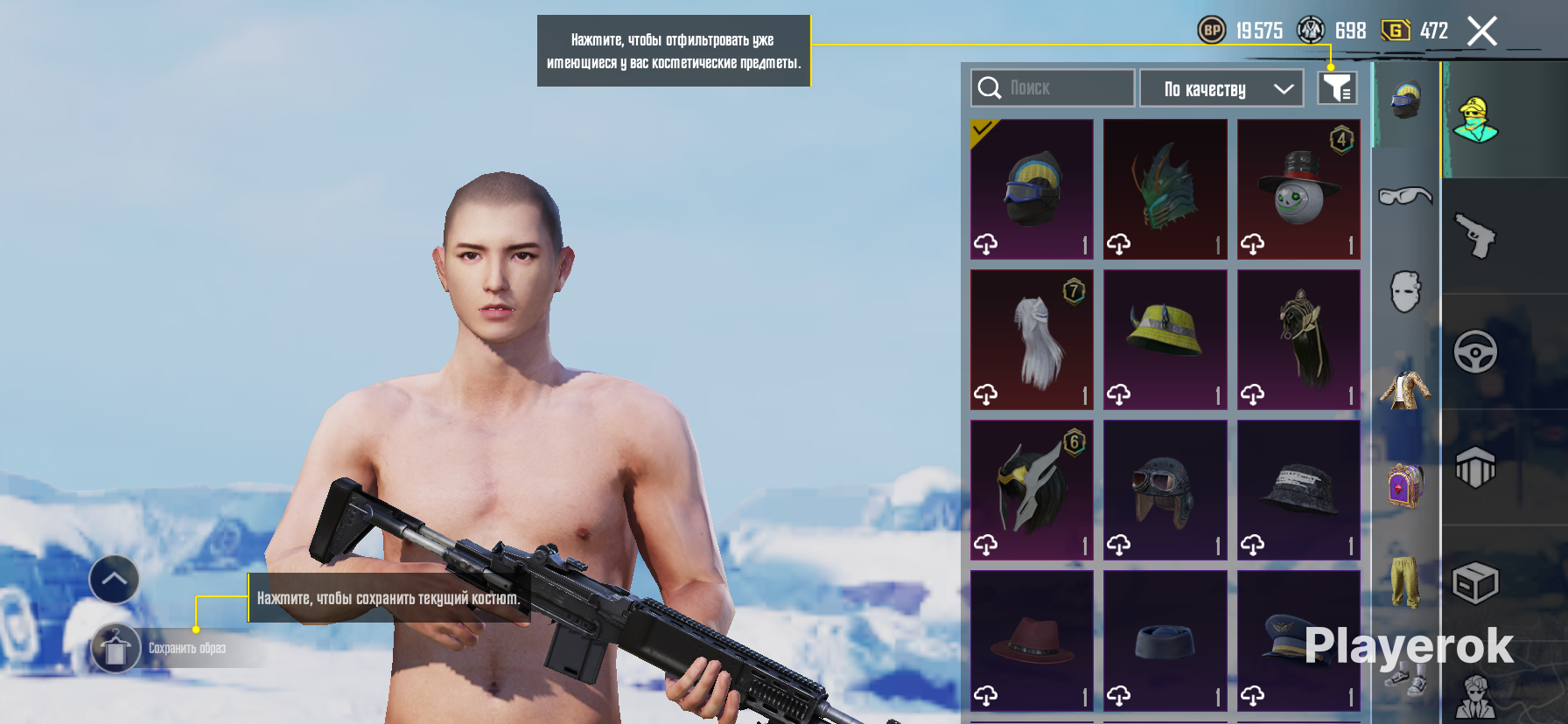Viewport: 1568px width, 724px height.
Task: Show the yellow pants category
Action: tap(1405, 581)
